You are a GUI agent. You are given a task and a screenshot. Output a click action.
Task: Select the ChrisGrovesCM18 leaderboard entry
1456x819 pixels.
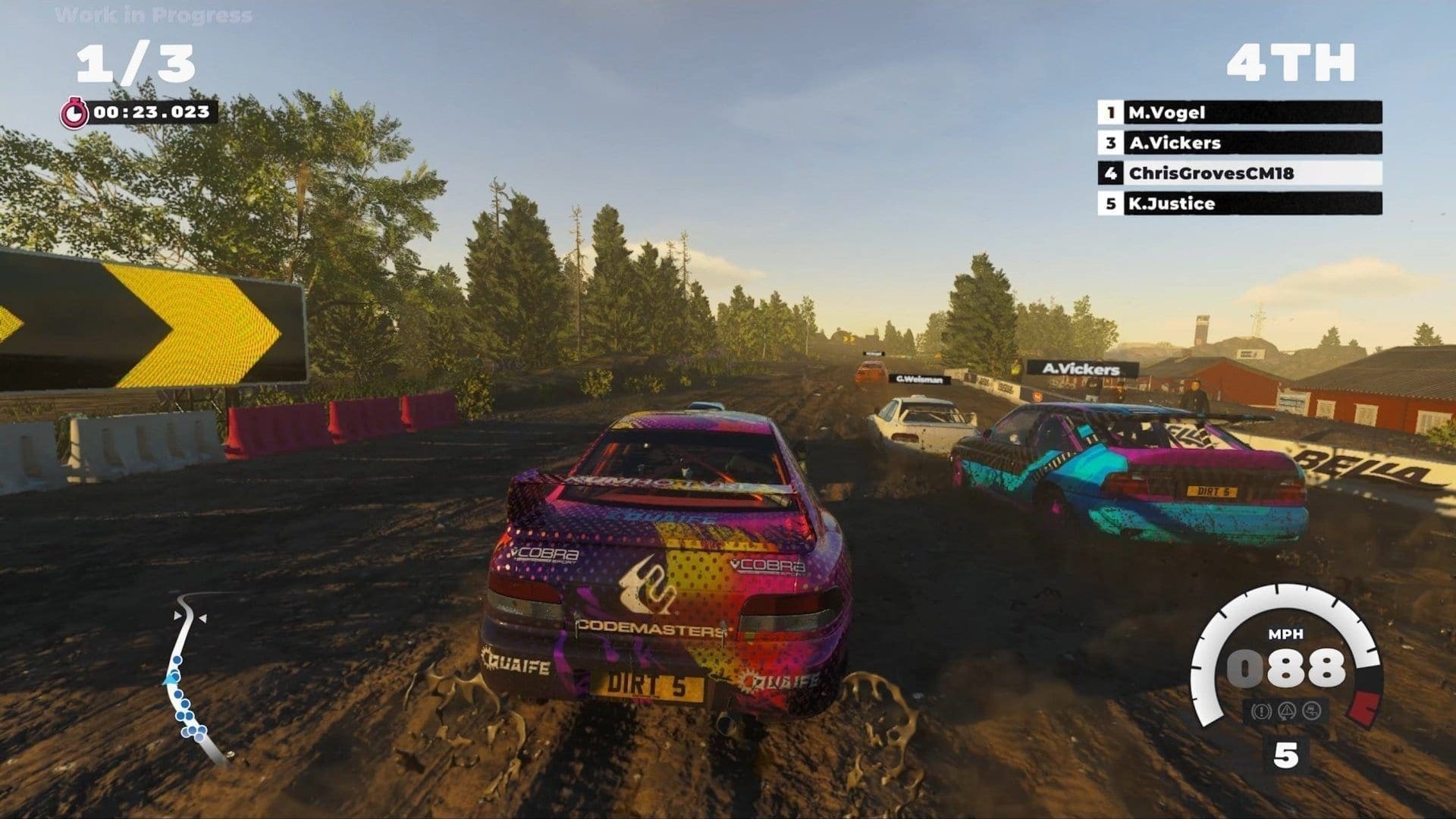[1239, 173]
